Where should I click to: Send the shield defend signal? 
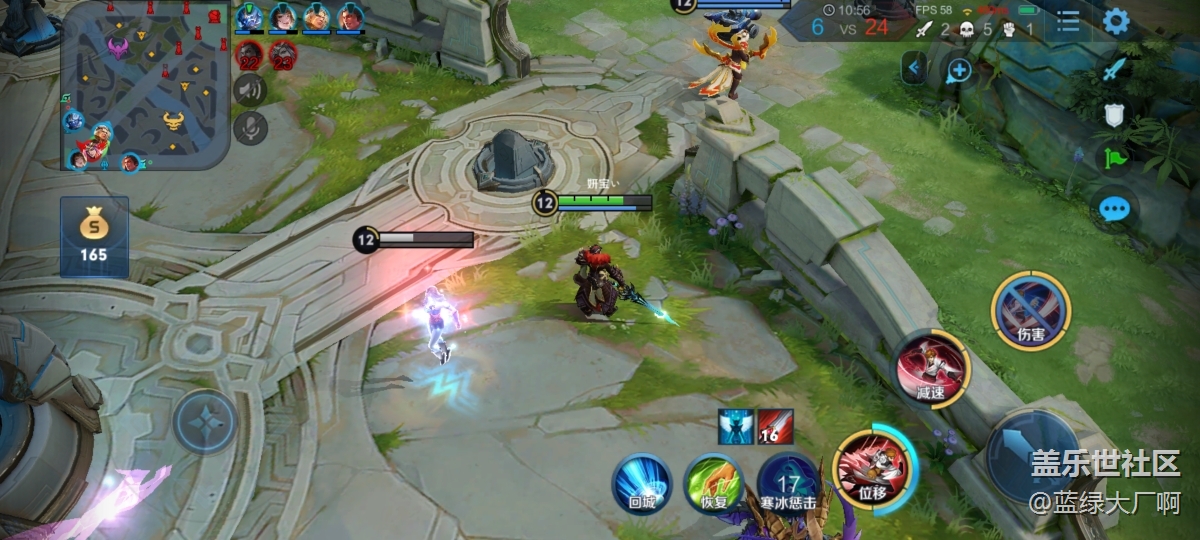(x=1114, y=114)
